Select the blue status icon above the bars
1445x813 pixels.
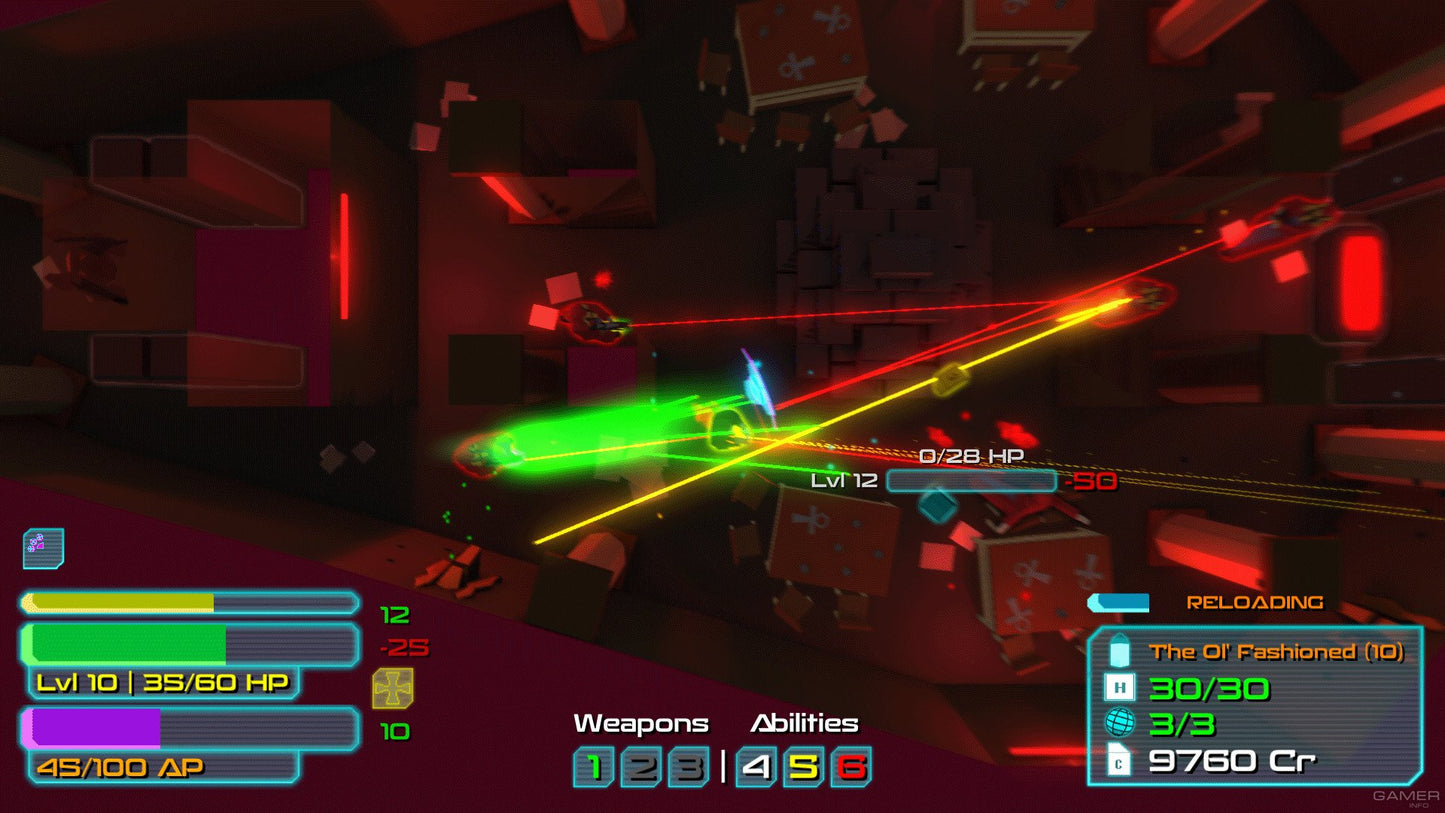point(43,548)
